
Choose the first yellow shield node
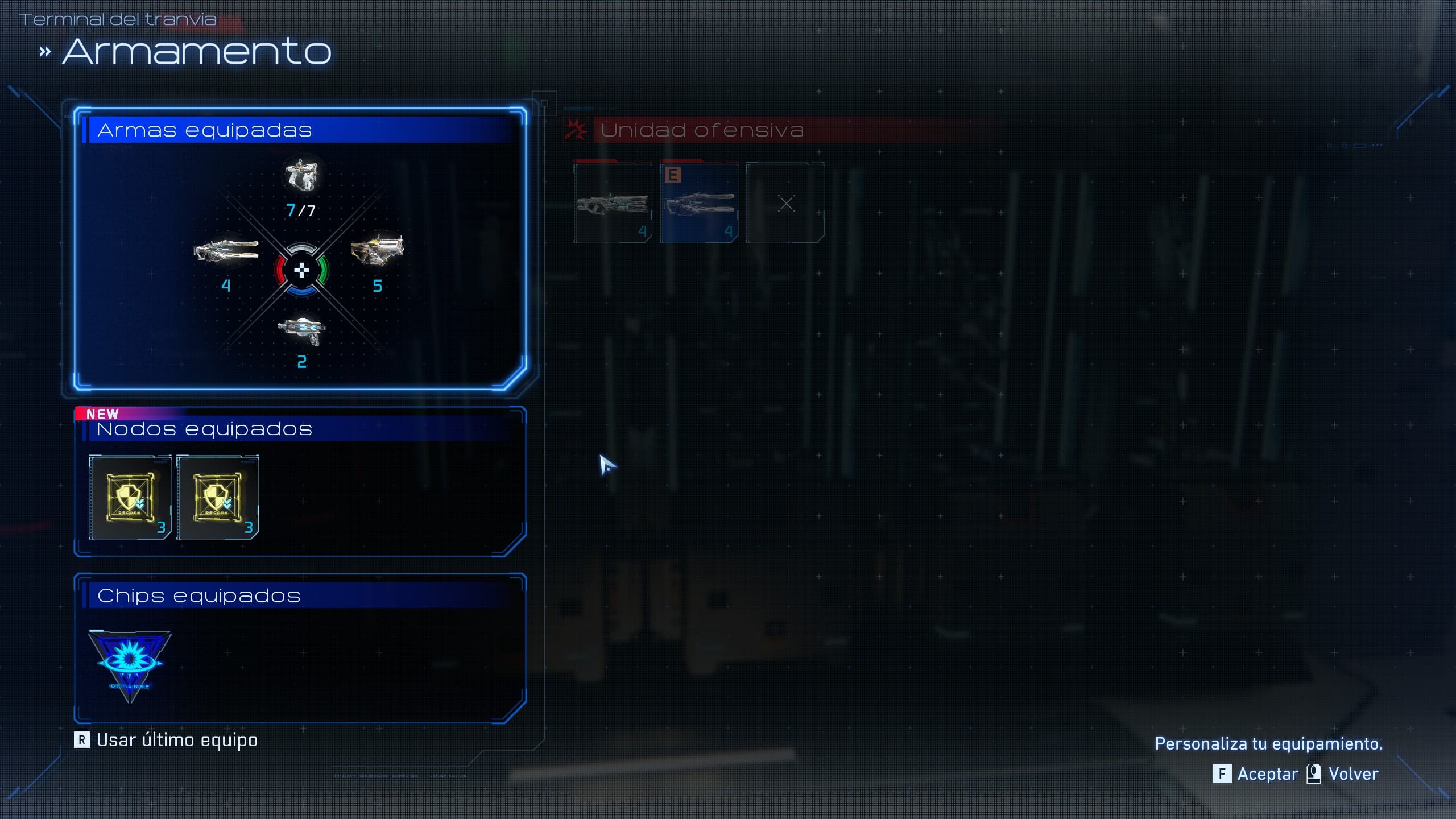(x=130, y=497)
